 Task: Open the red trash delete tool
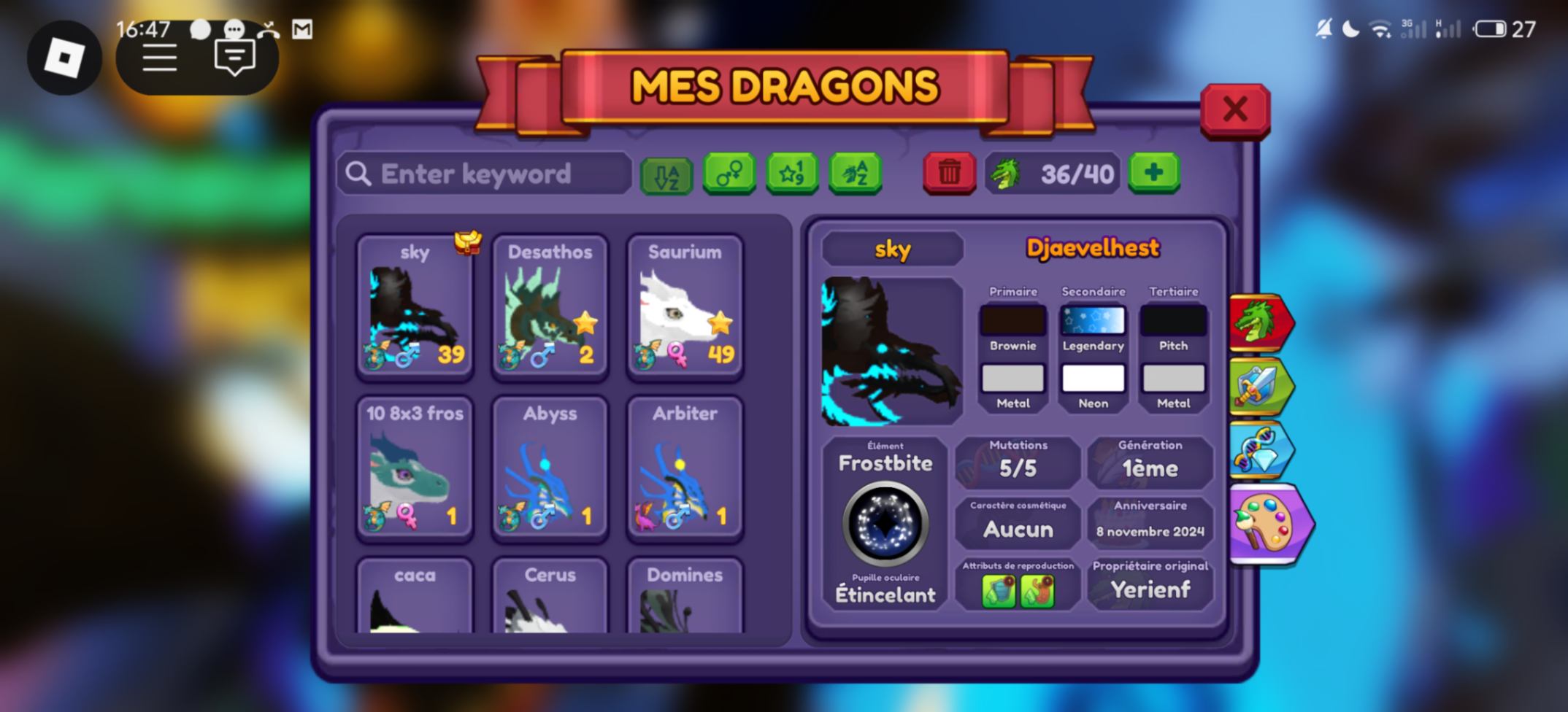pyautogui.click(x=950, y=174)
